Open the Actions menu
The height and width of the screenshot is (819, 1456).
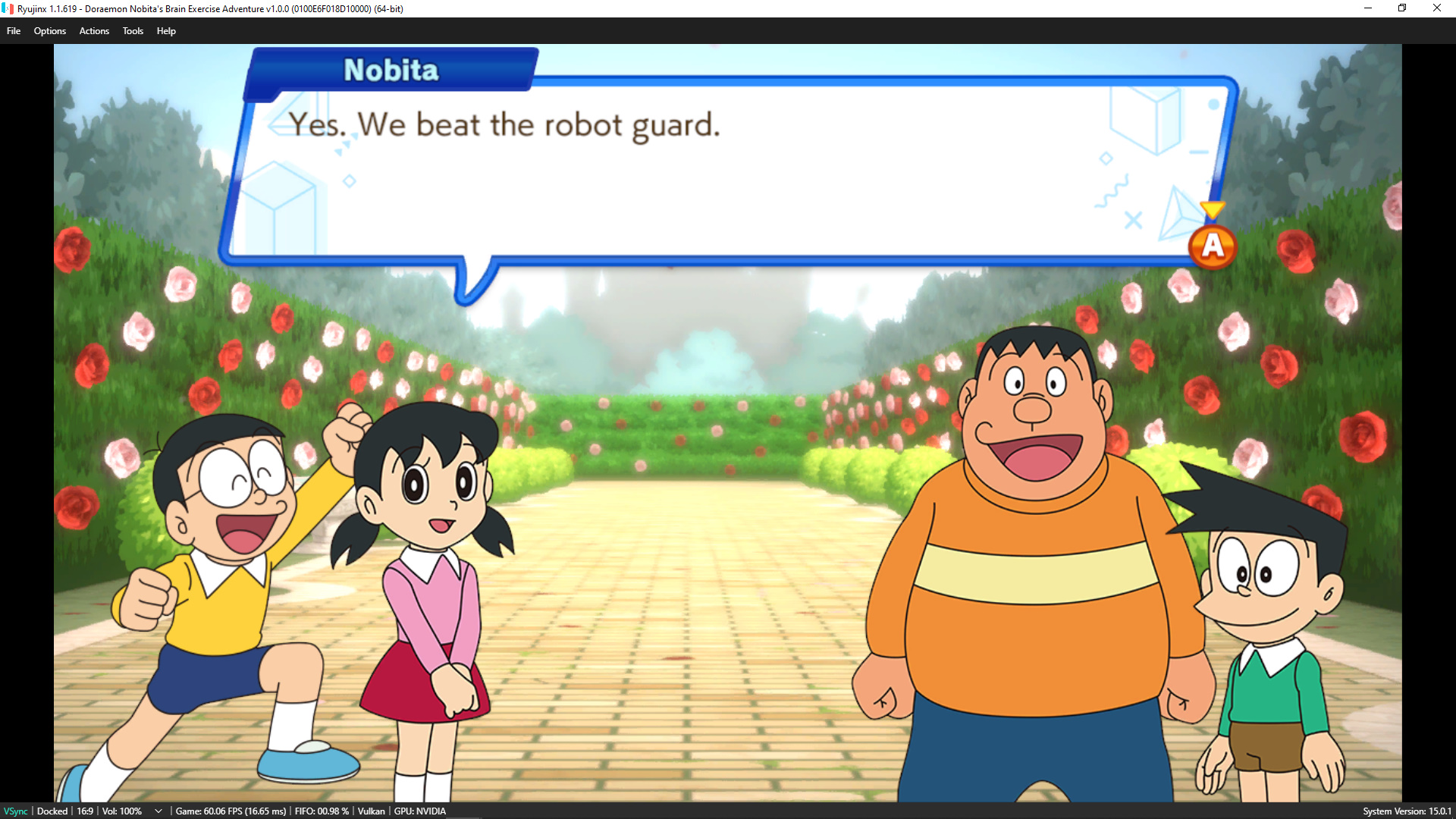(x=94, y=31)
